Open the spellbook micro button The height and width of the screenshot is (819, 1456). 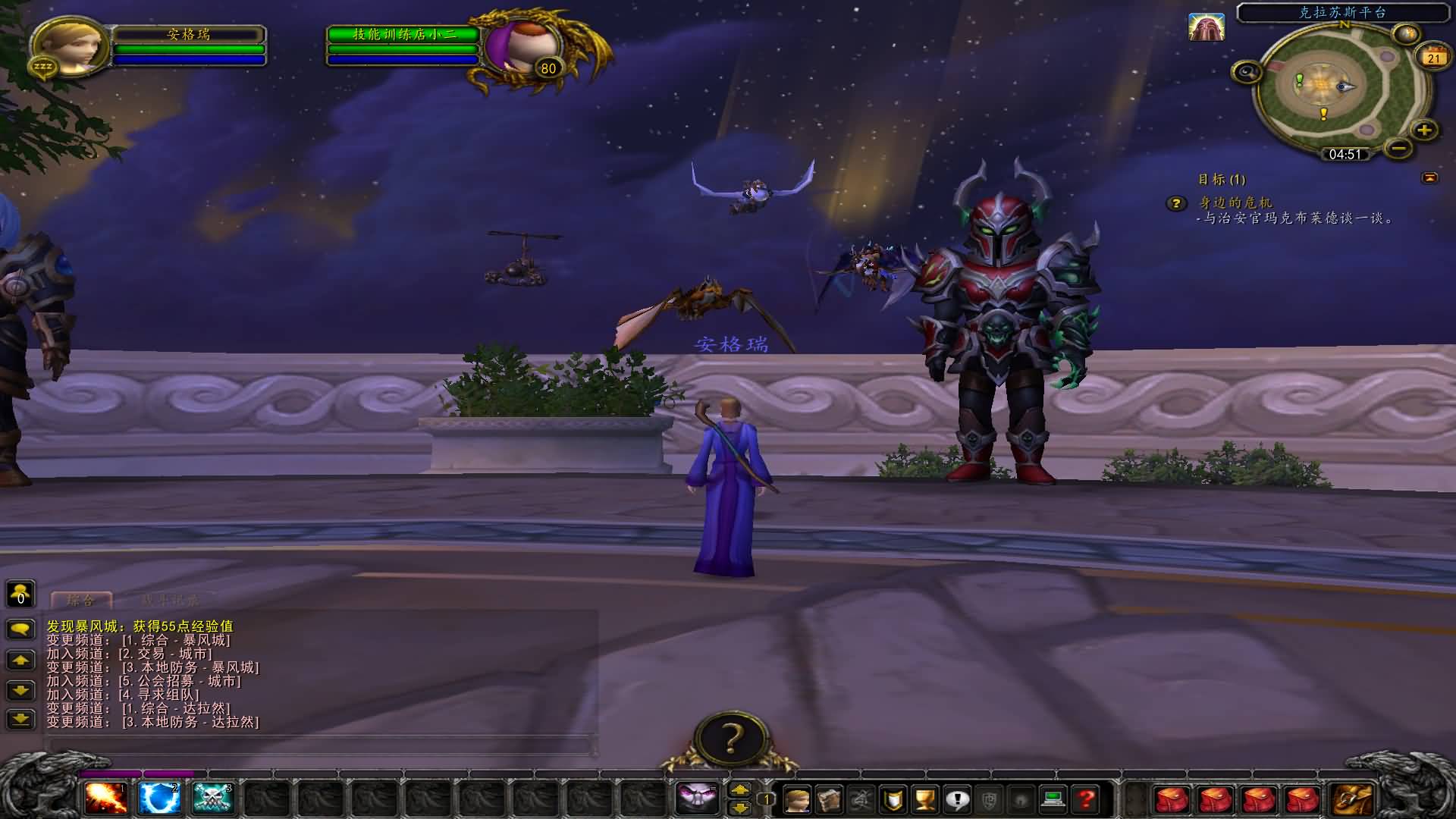point(829,799)
